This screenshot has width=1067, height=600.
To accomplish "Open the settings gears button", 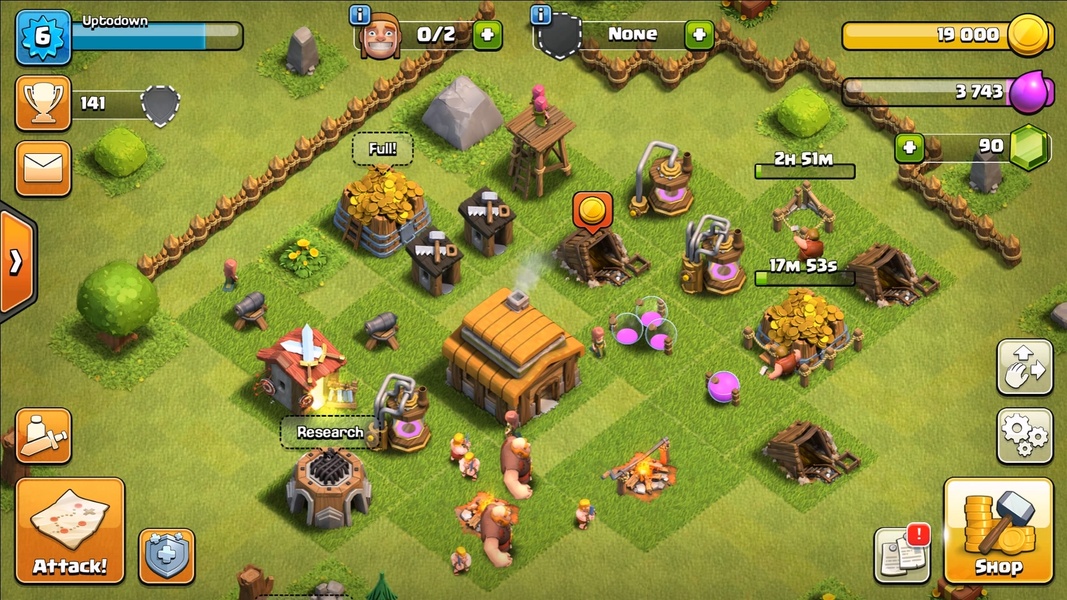I will click(1024, 436).
